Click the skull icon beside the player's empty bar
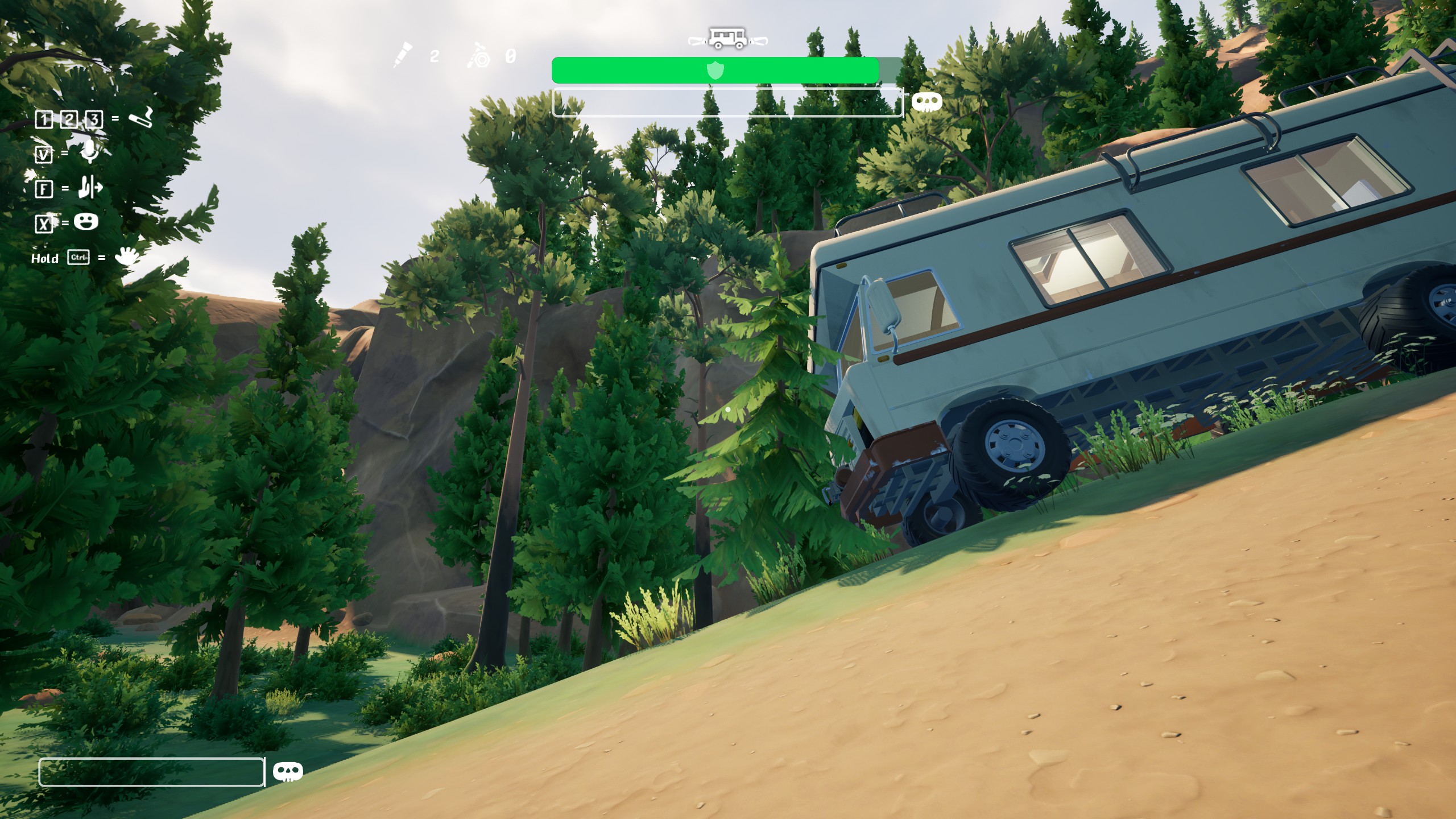The width and height of the screenshot is (1456, 819). (288, 772)
